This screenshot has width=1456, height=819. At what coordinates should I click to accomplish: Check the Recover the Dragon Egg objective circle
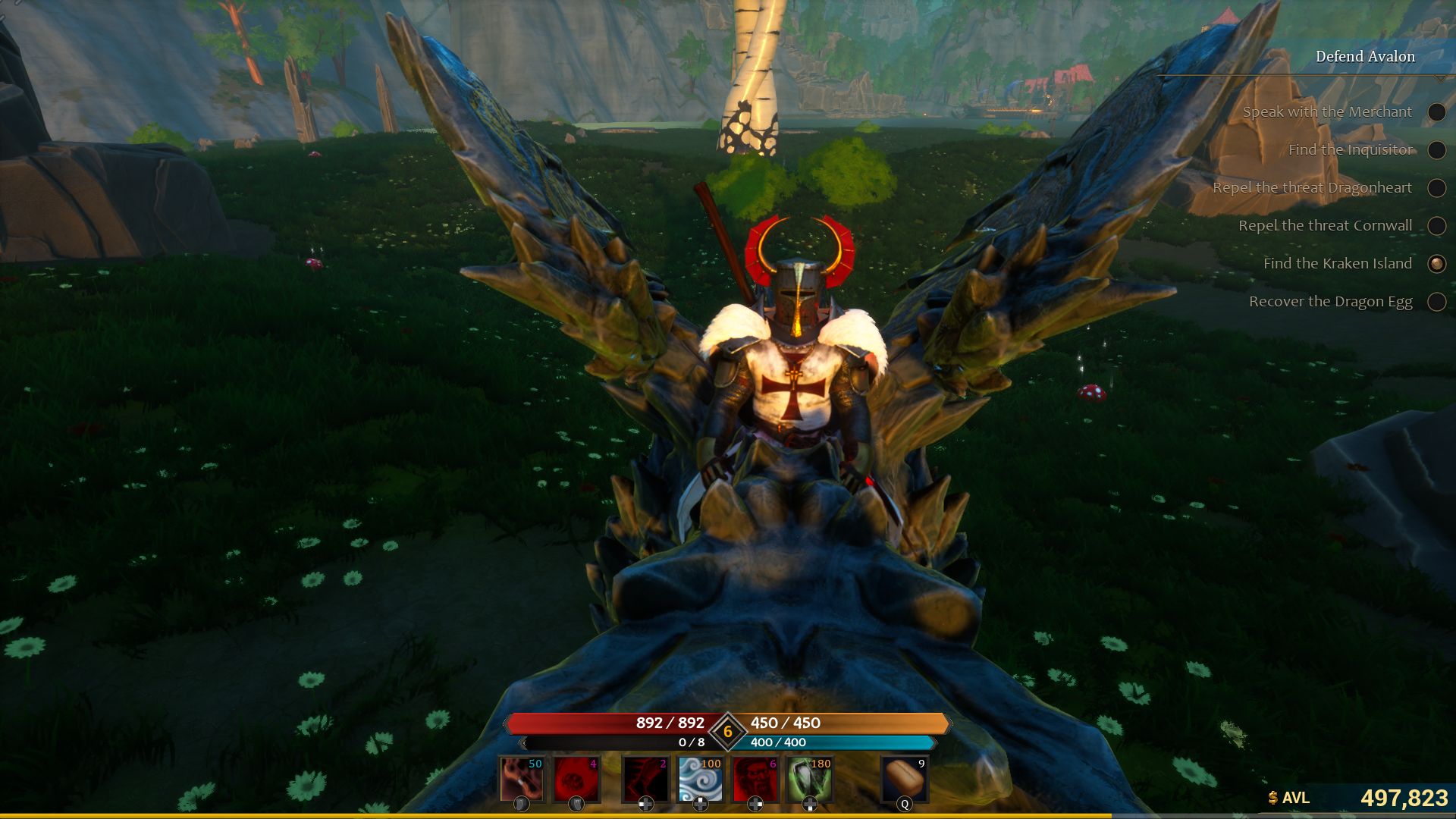tap(1437, 302)
